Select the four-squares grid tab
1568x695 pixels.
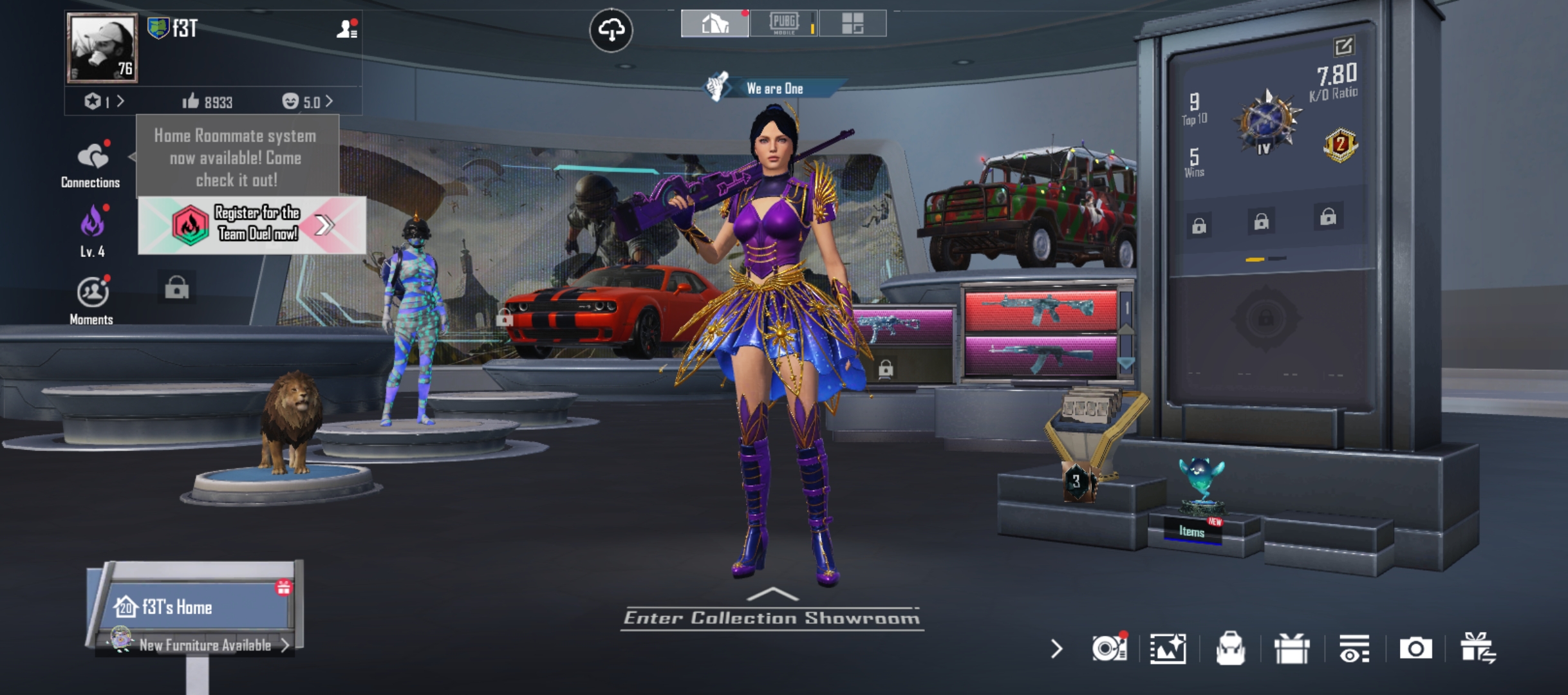coord(852,24)
